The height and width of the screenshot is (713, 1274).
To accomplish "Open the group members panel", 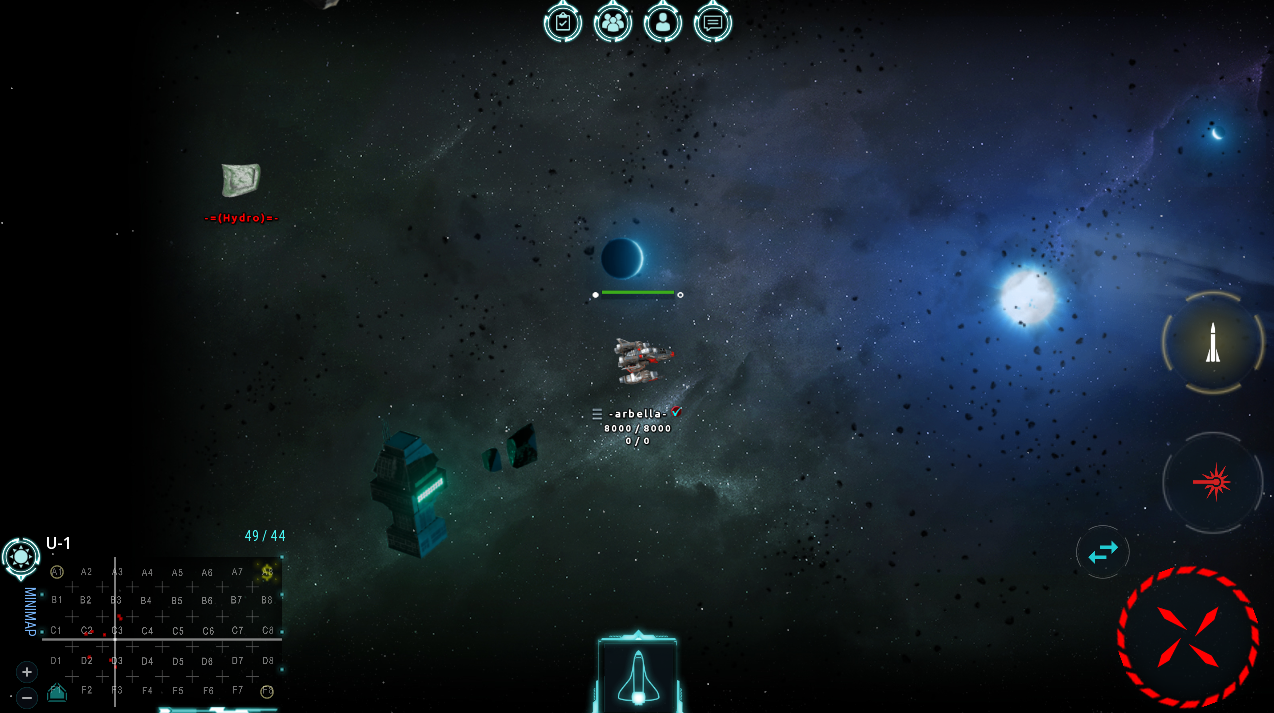I will [x=613, y=21].
